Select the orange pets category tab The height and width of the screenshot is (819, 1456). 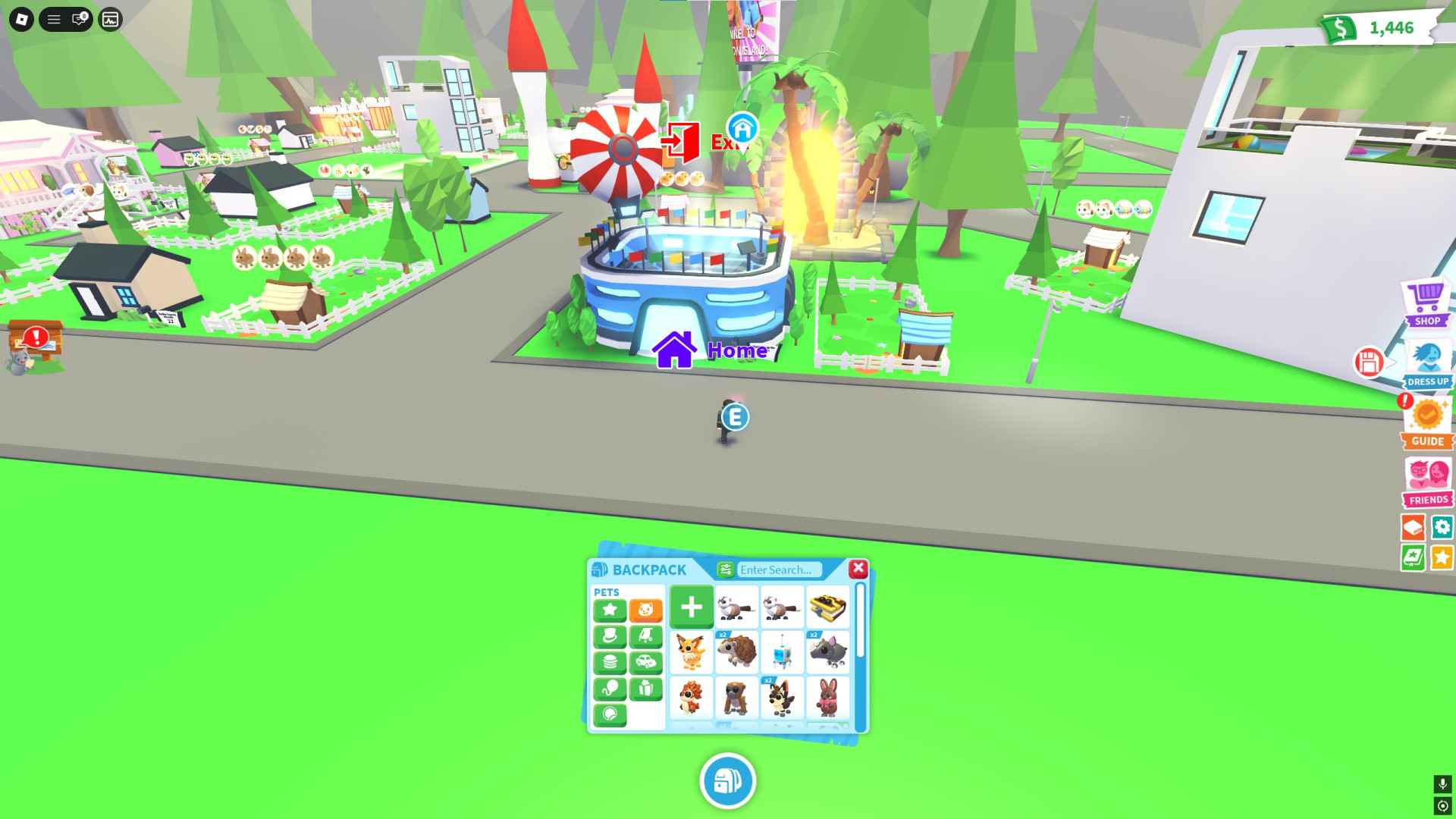pos(647,610)
